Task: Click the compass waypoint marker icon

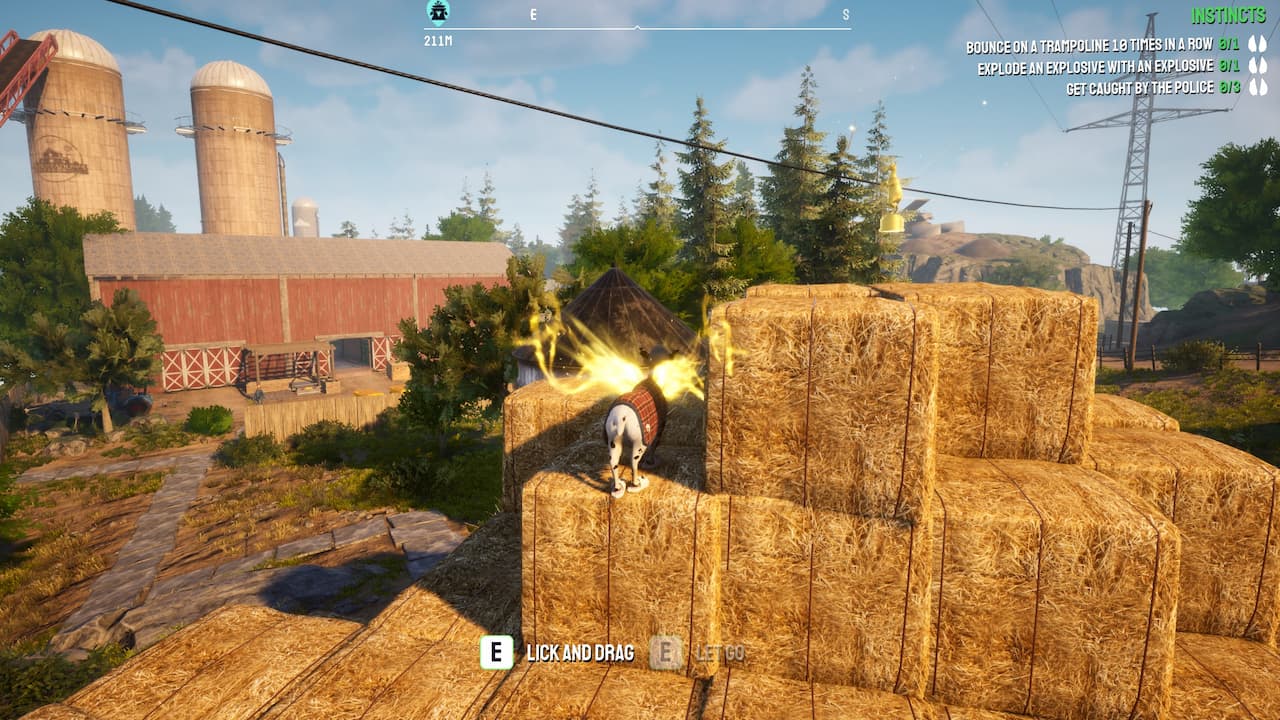Action: (438, 12)
